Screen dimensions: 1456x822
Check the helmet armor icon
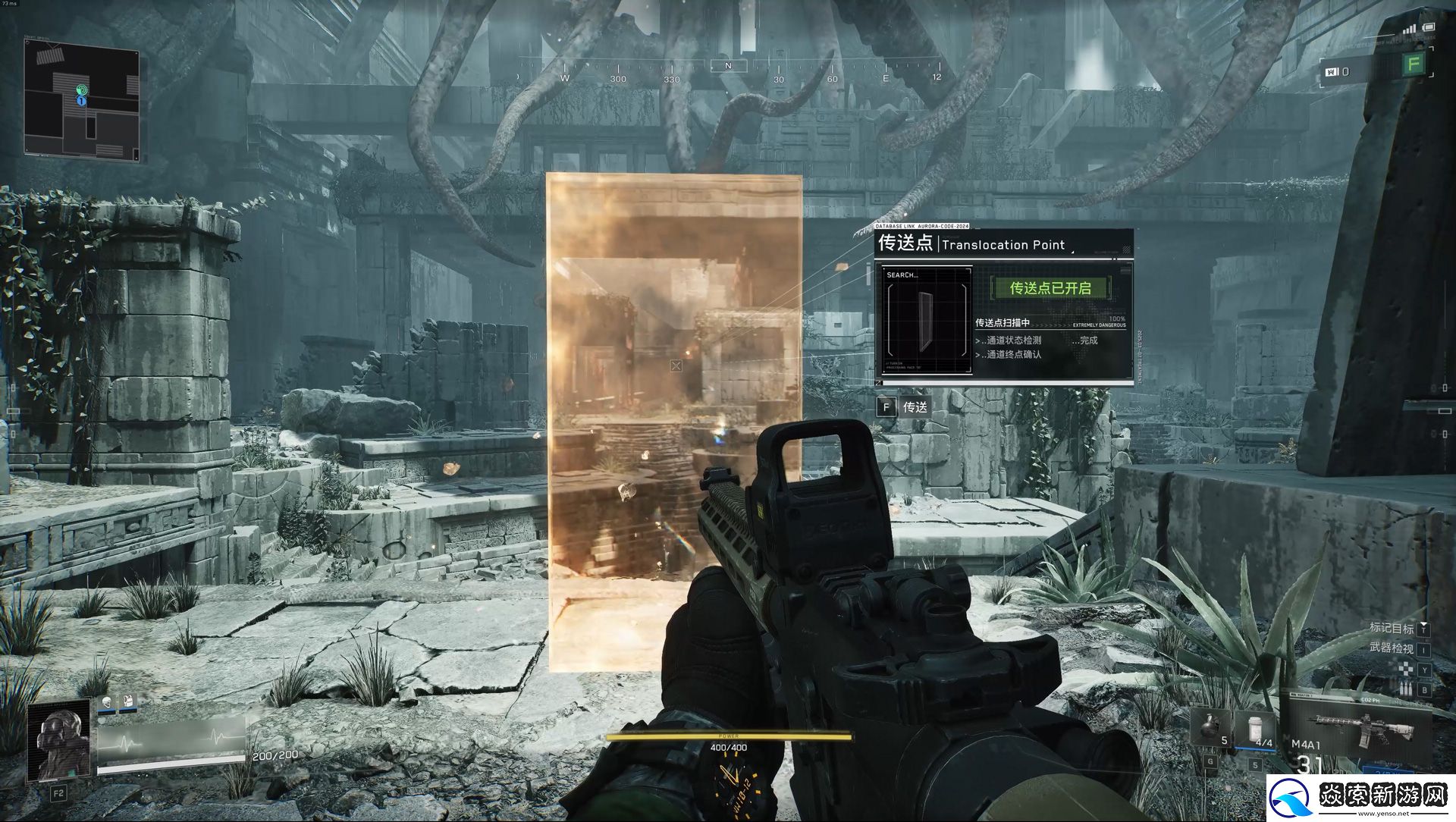[106, 703]
